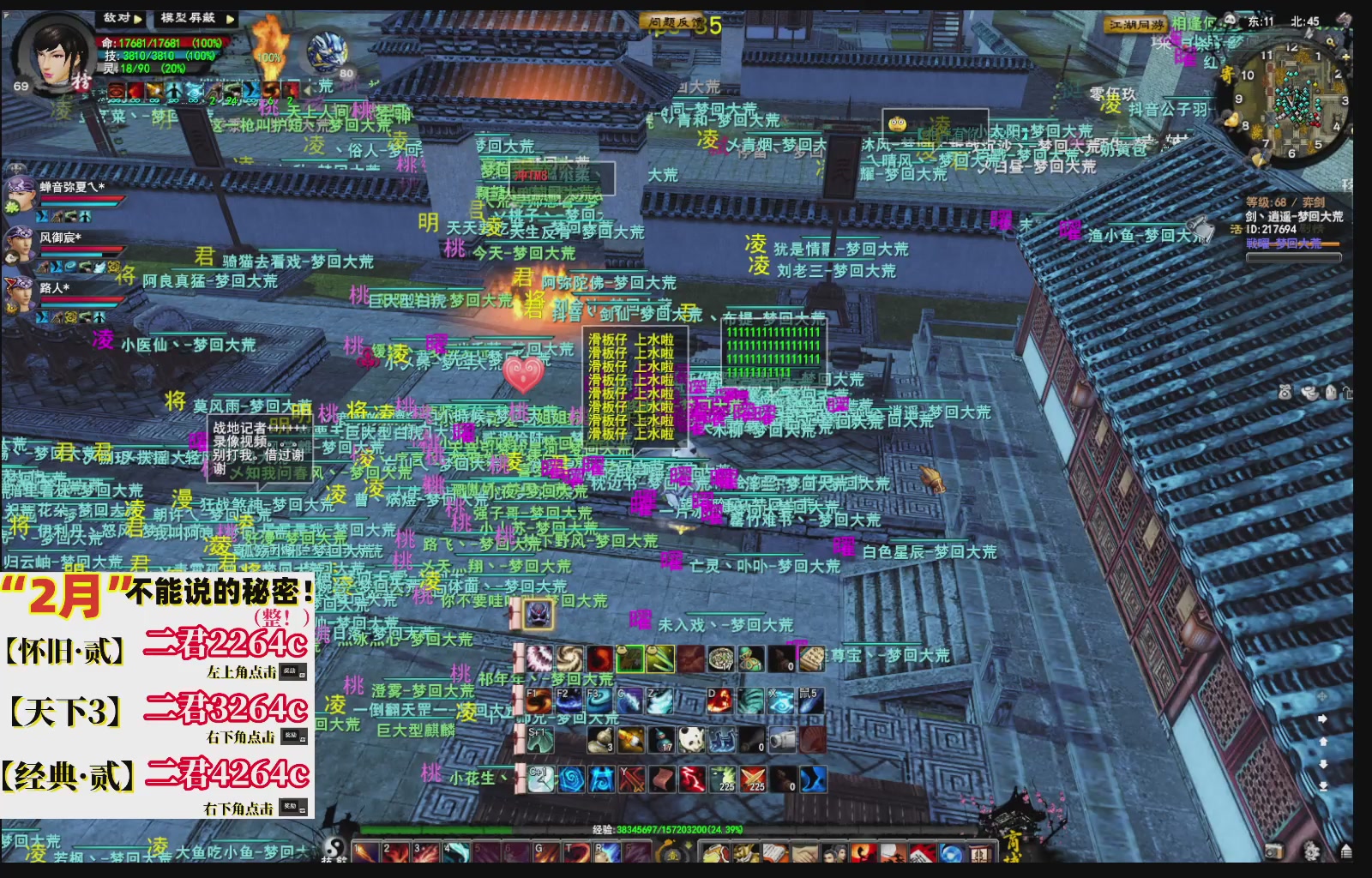
Task: Click the green experience bar at the bottom
Action: coord(436,829)
